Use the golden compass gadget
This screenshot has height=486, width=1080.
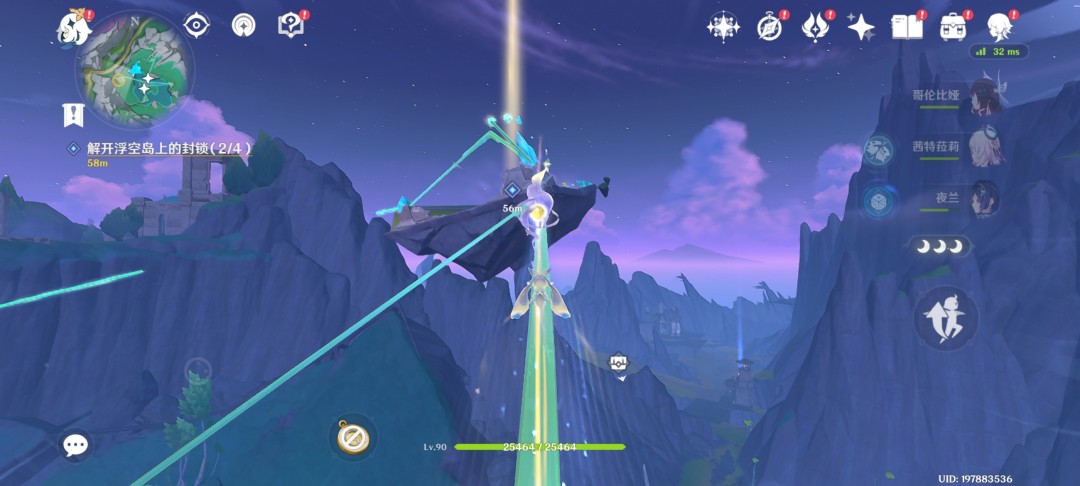[x=352, y=437]
